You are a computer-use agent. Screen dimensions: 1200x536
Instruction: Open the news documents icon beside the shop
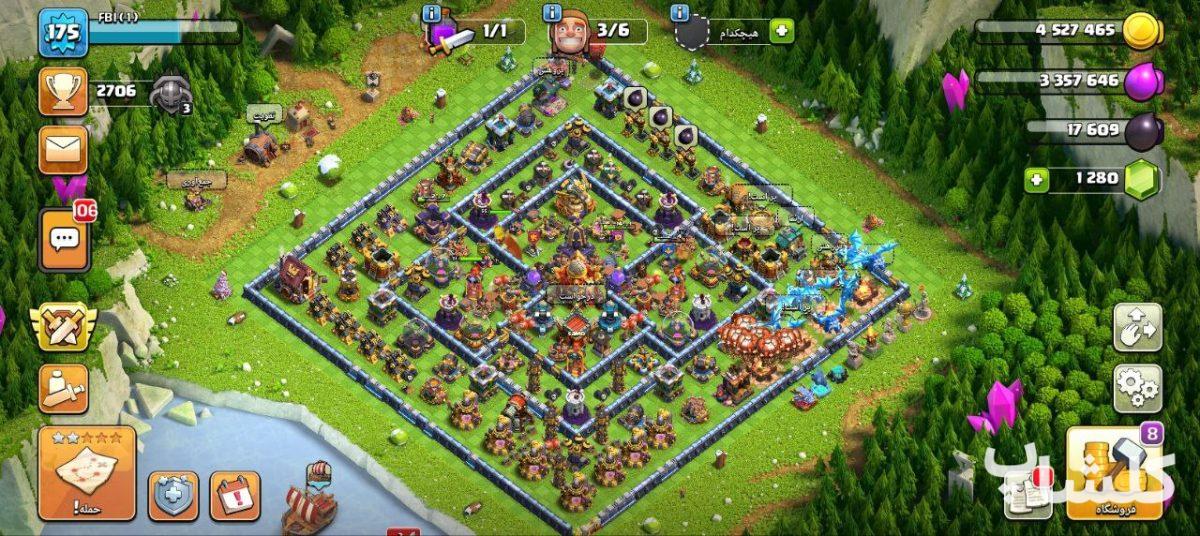pyautogui.click(x=1028, y=496)
